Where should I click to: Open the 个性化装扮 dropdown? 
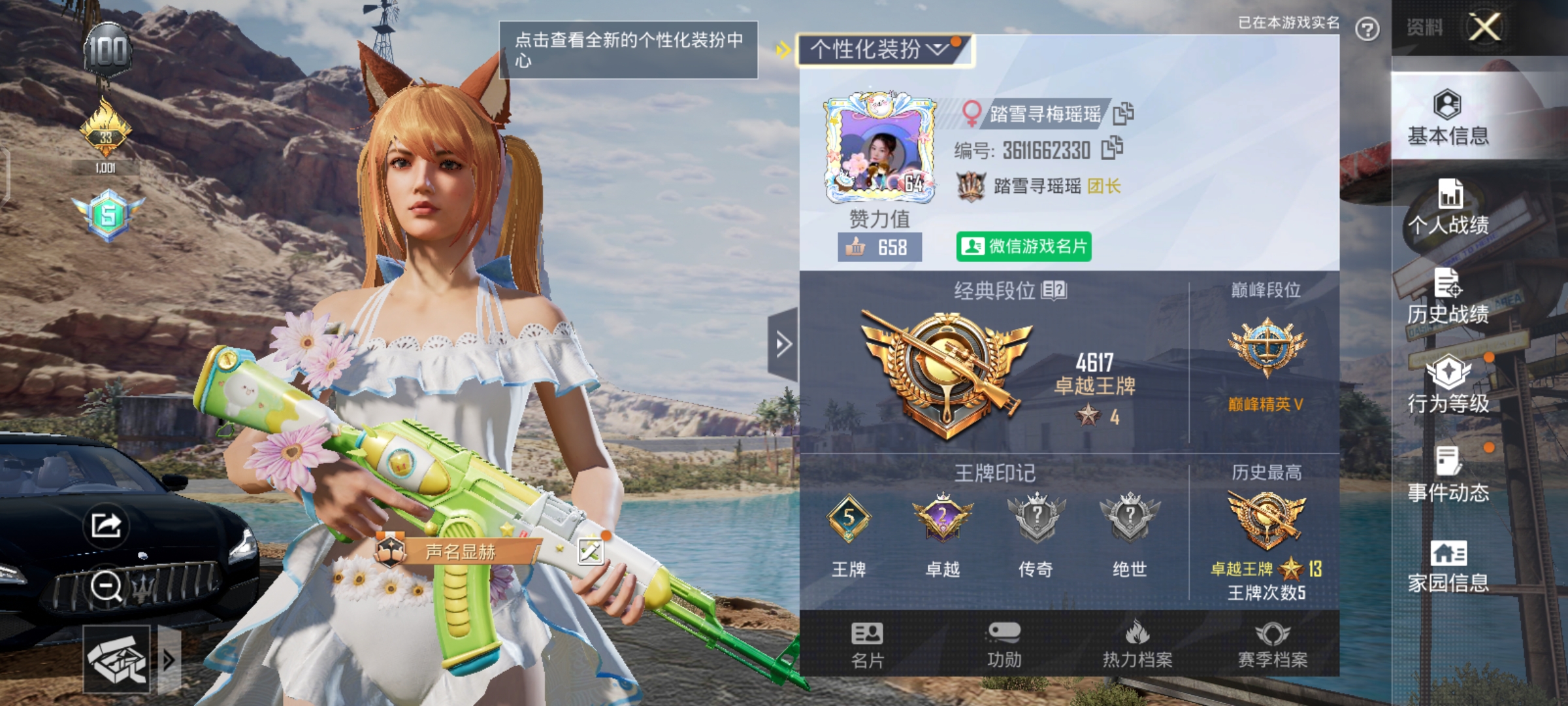coord(883,50)
